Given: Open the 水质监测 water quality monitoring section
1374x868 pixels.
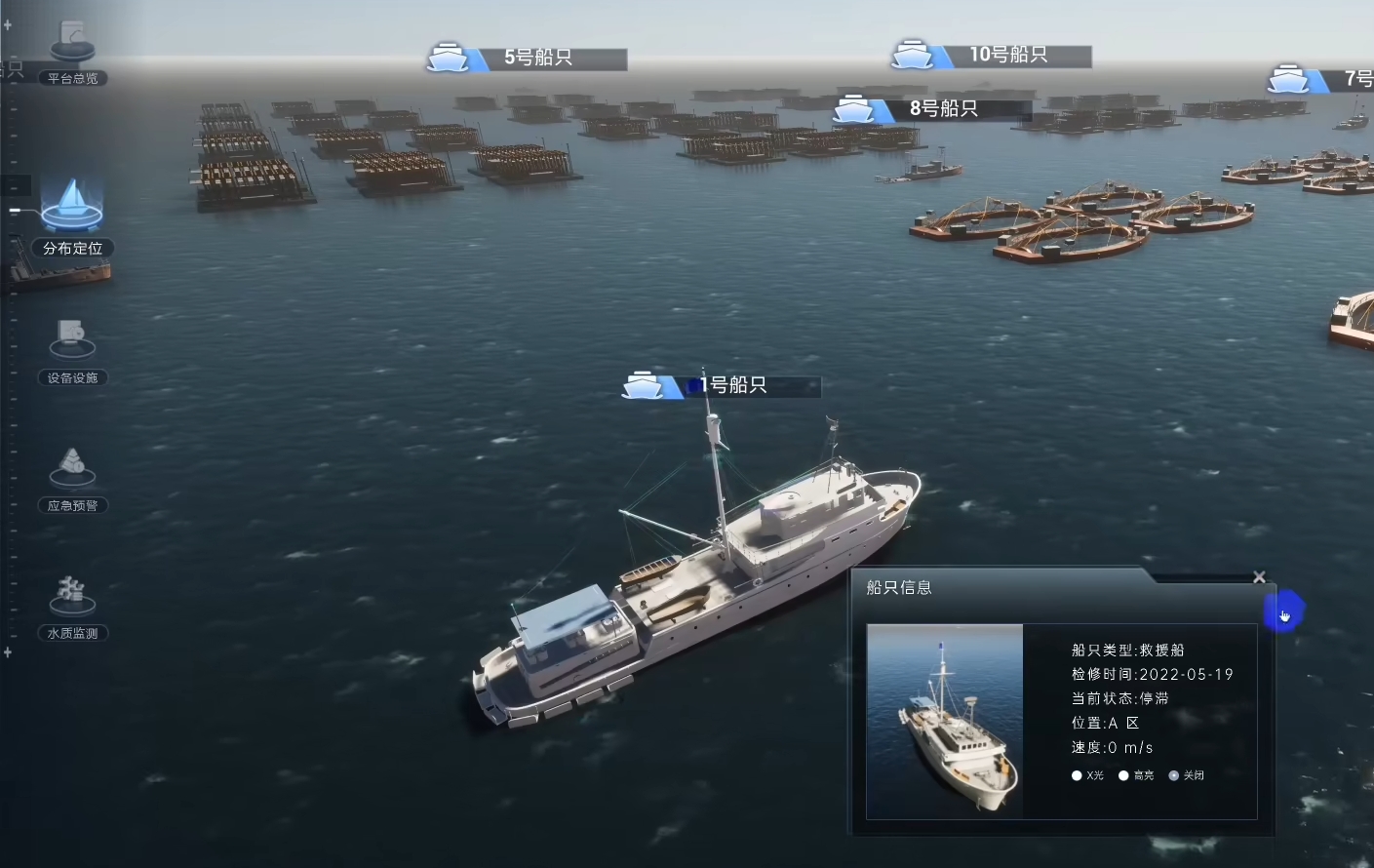Looking at the screenshot, I should pos(72,607).
